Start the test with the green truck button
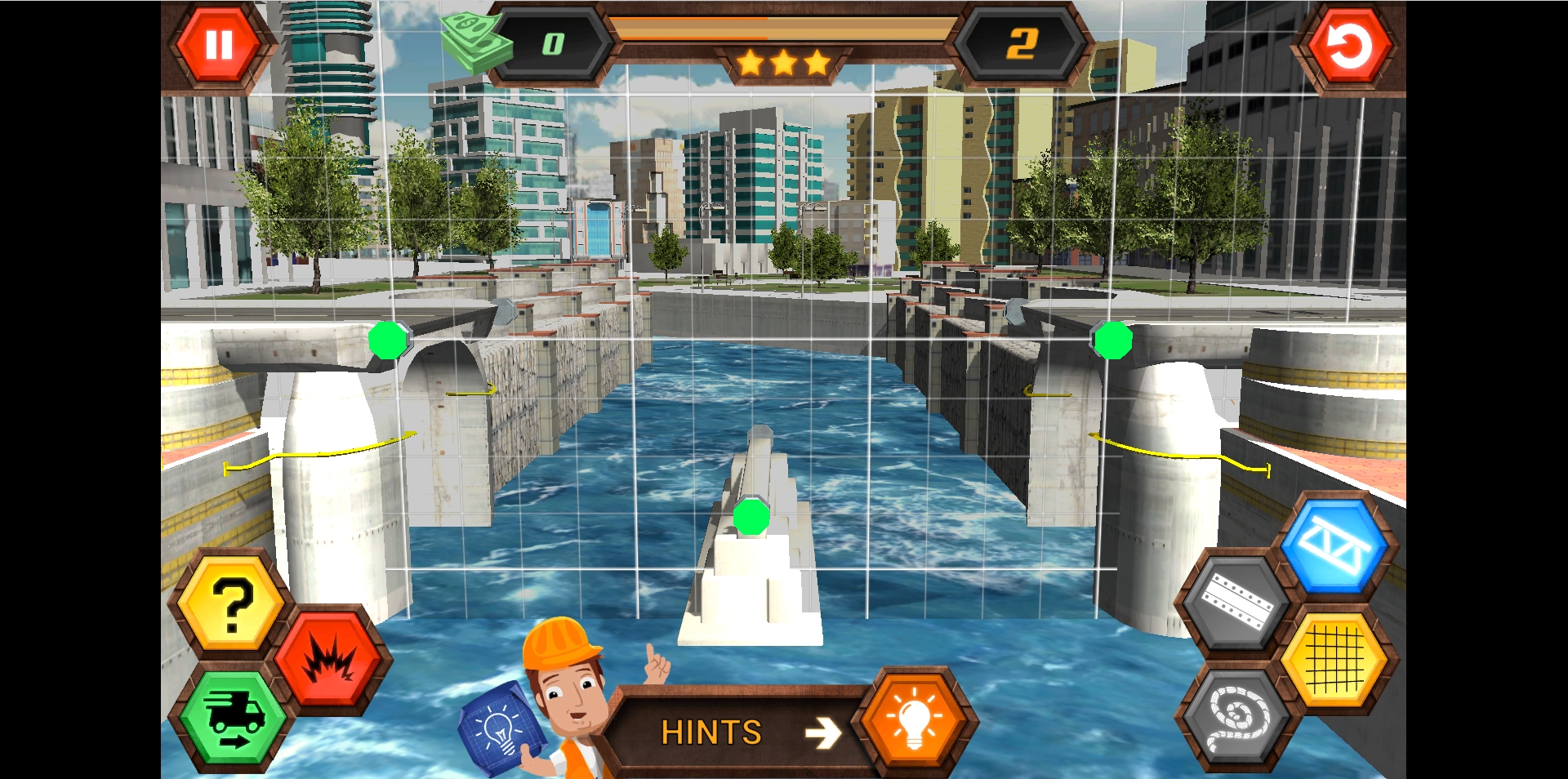Viewport: 1568px width, 779px height. [234, 719]
